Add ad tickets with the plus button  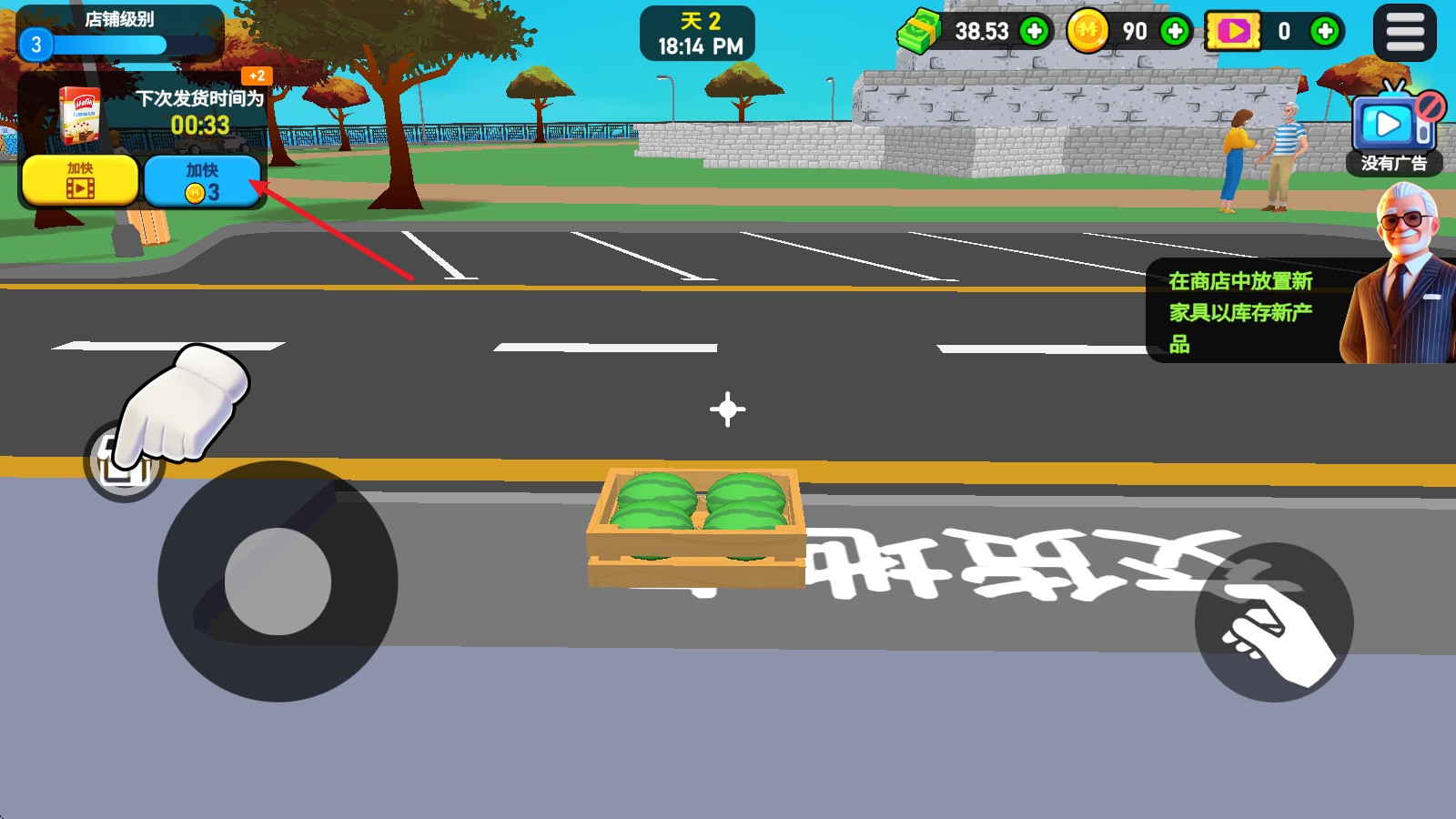(1325, 32)
